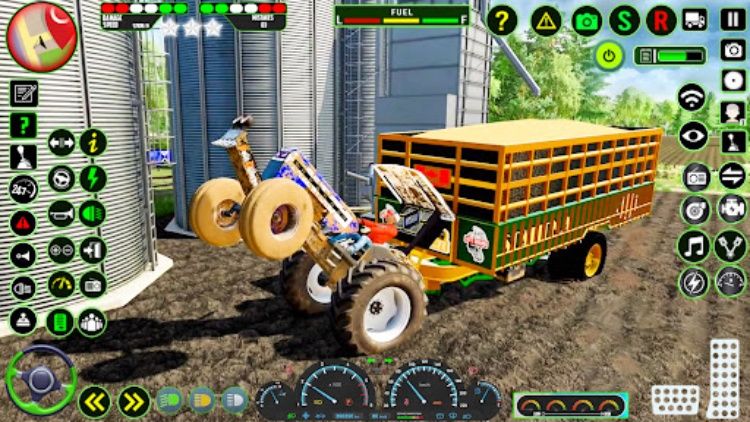Screen dimensions: 750x422
Task: Toggle the eye view icon
Action: 692,134
